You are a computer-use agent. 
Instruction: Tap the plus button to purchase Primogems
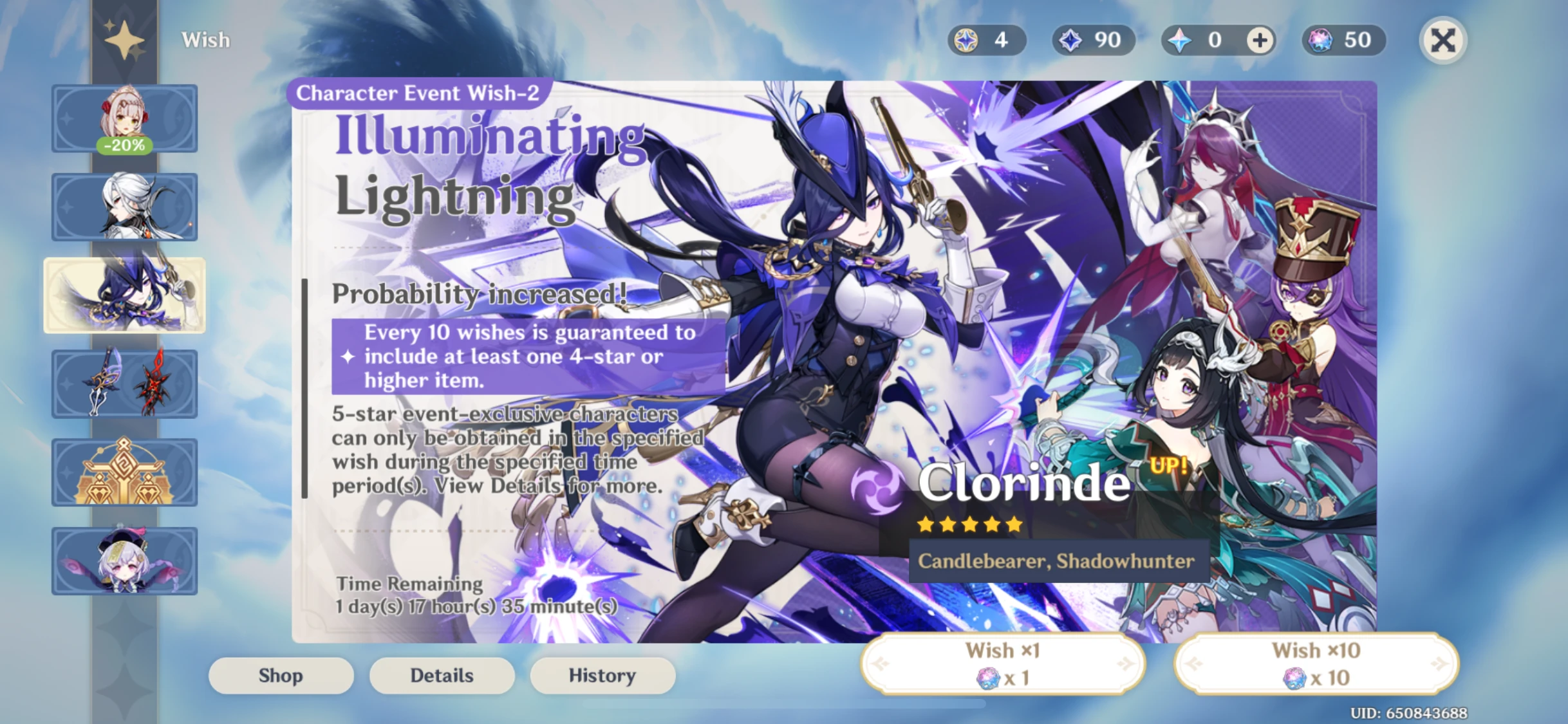pyautogui.click(x=1259, y=40)
